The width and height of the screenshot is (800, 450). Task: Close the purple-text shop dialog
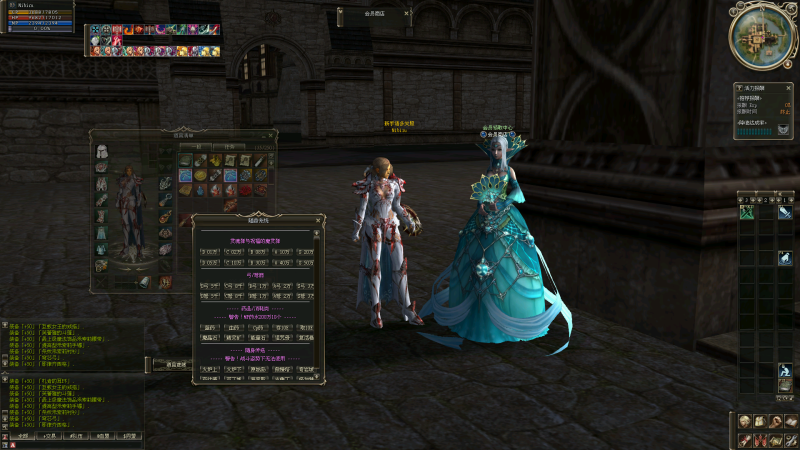pyautogui.click(x=318, y=219)
